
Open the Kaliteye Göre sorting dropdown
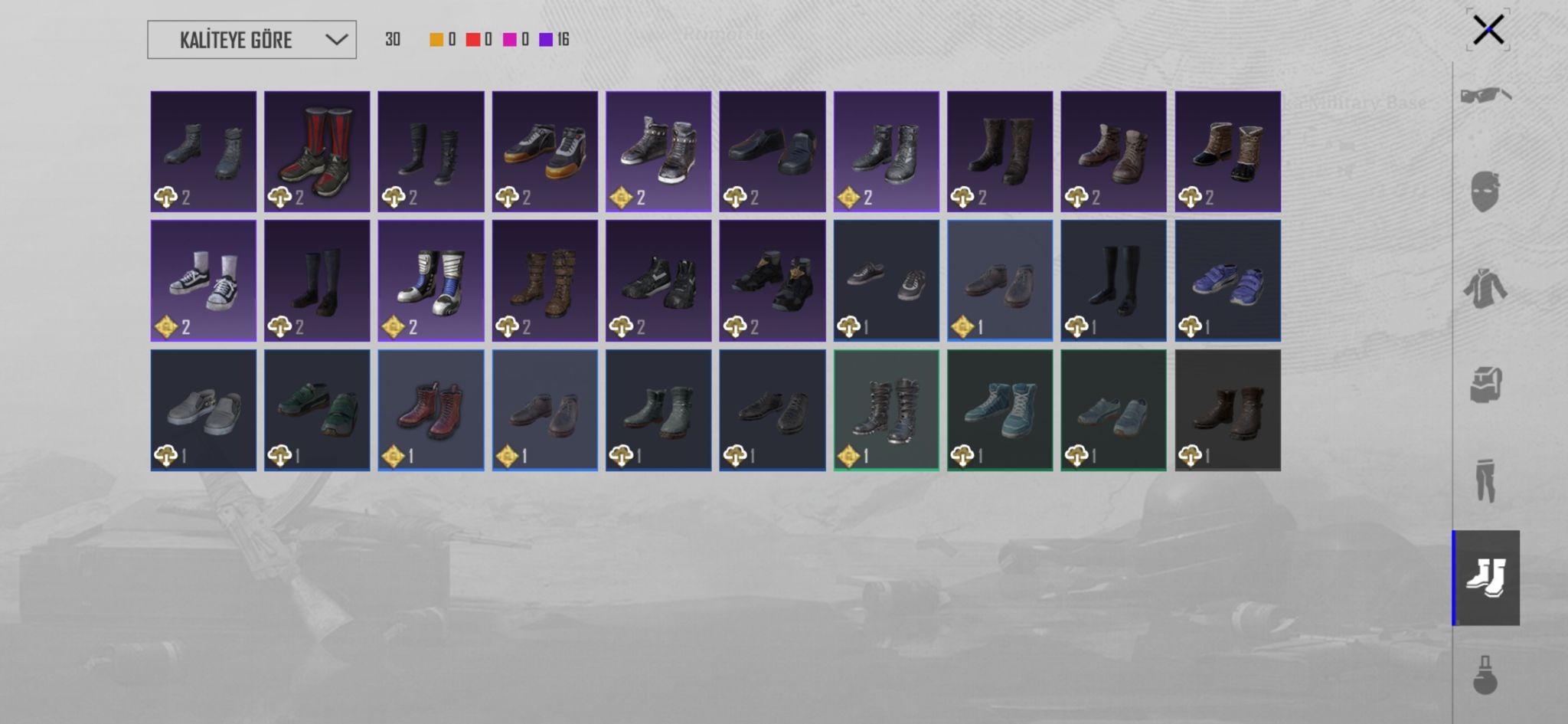click(251, 40)
